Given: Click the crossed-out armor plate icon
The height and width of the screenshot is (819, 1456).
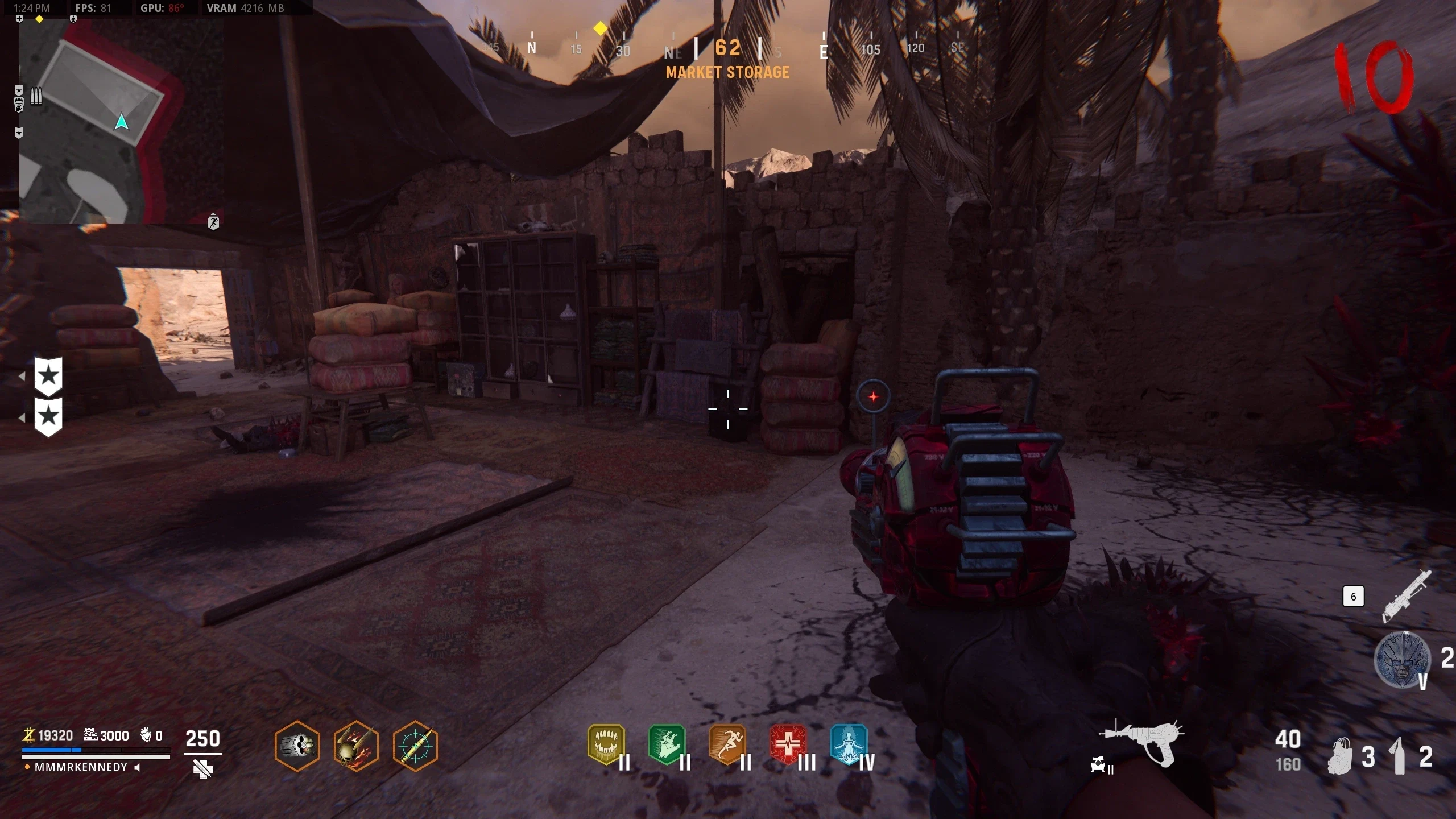Looking at the screenshot, I should 202,770.
